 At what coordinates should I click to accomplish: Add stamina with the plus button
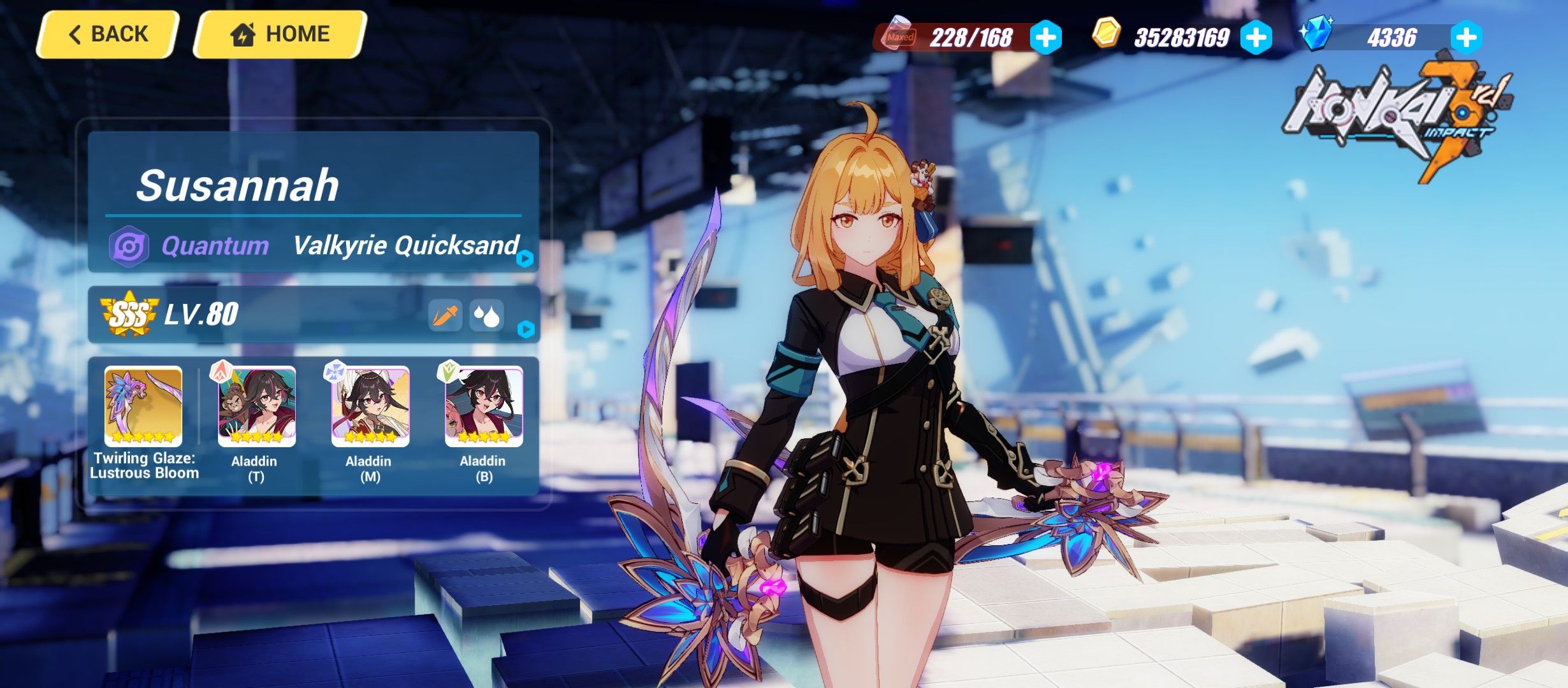1045,38
